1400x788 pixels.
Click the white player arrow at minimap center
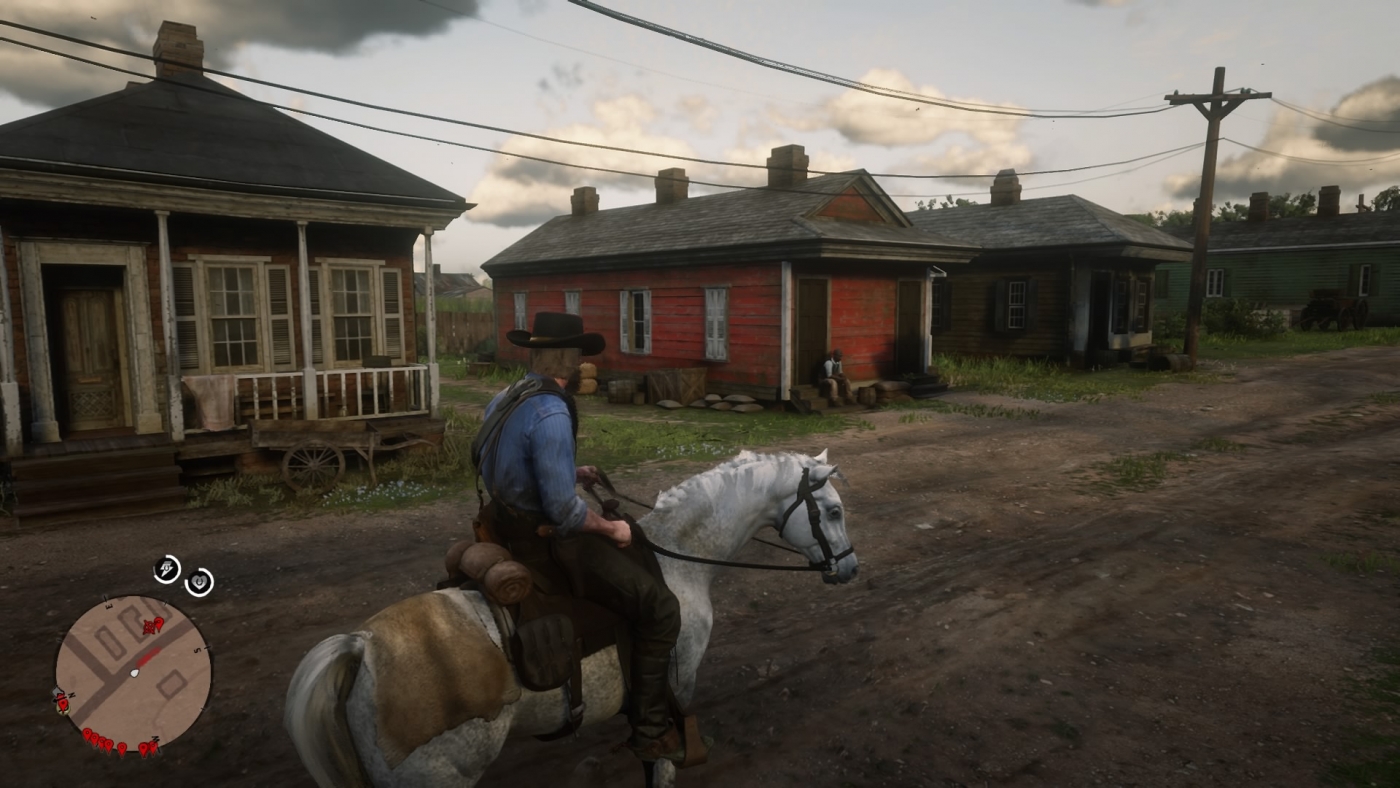click(x=135, y=673)
